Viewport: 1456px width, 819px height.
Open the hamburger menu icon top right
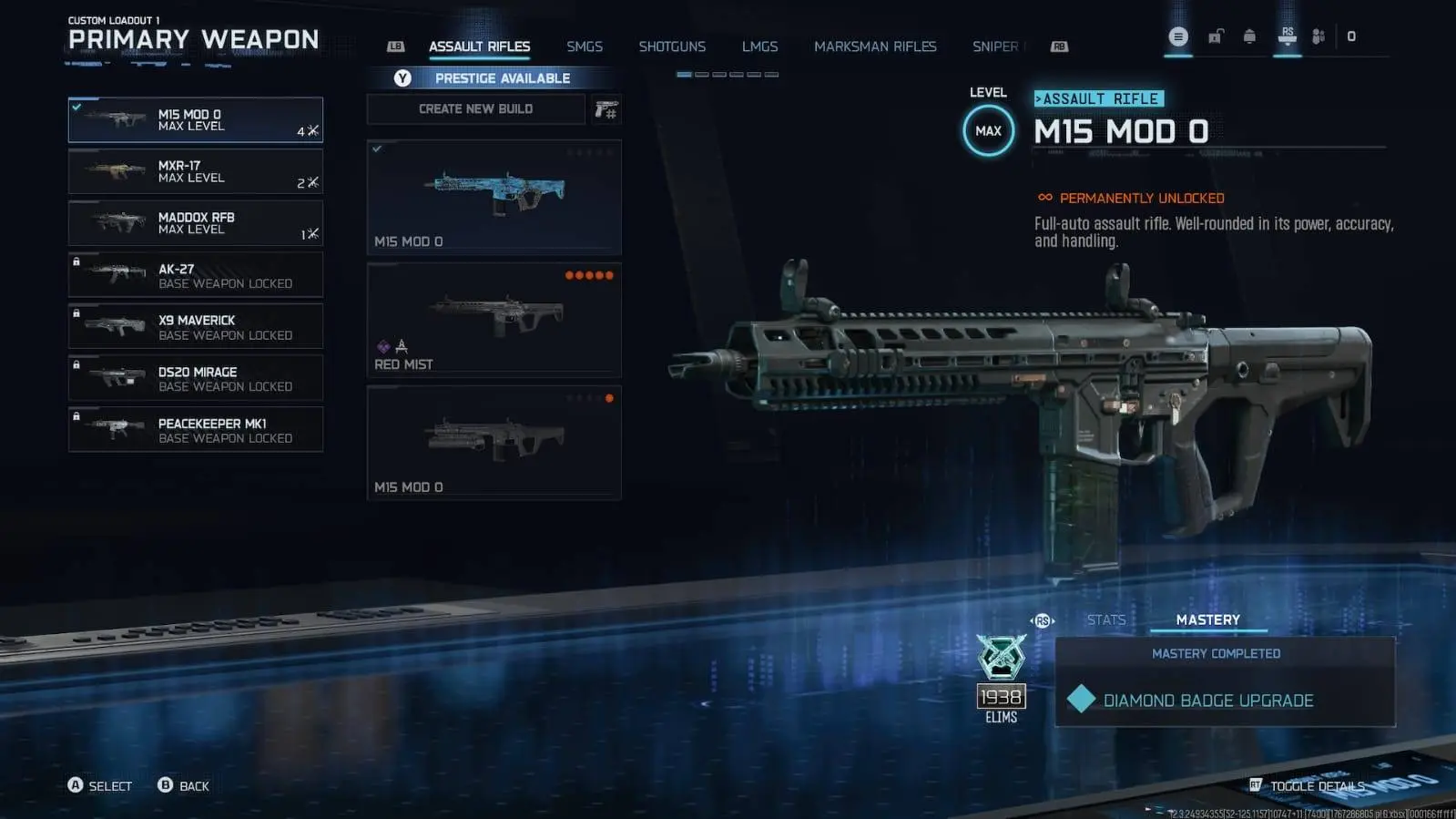[1178, 36]
